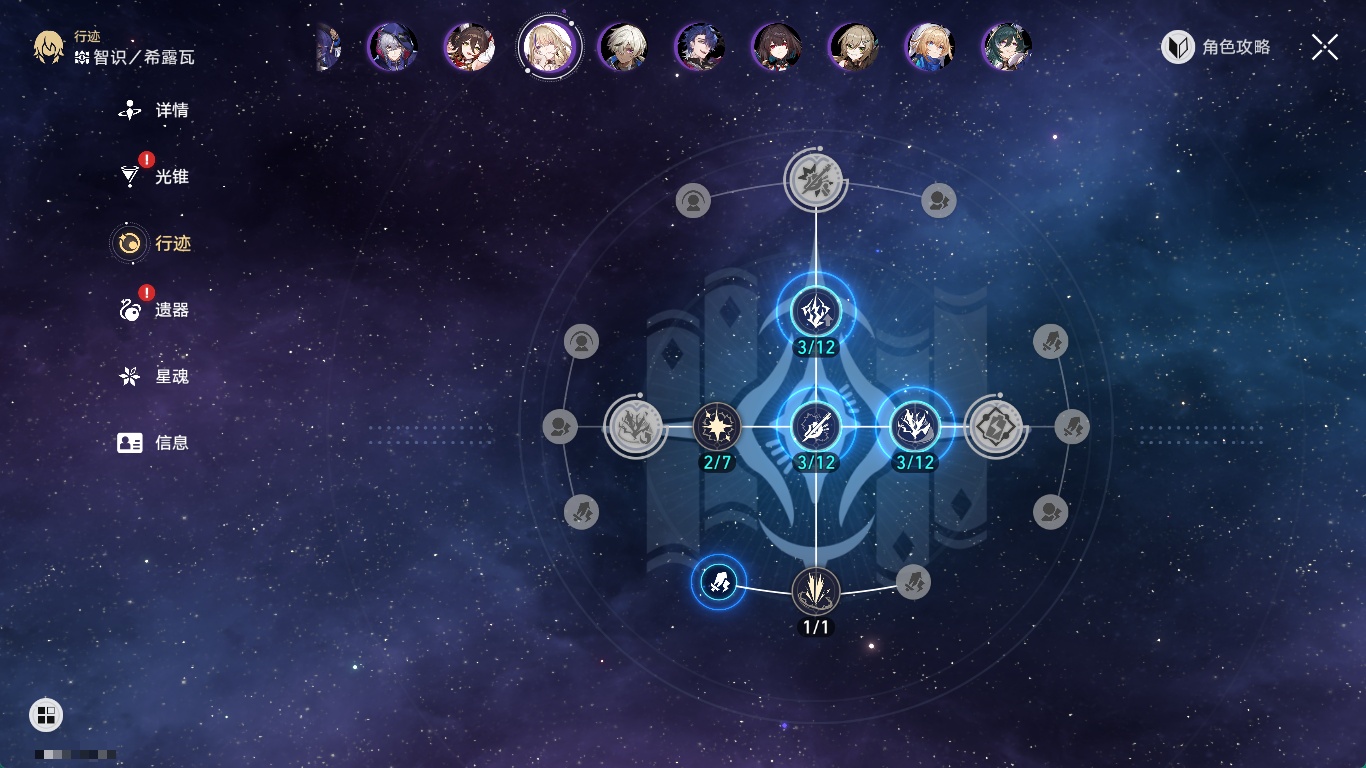Select the right-side 3/12 trace node

914,427
